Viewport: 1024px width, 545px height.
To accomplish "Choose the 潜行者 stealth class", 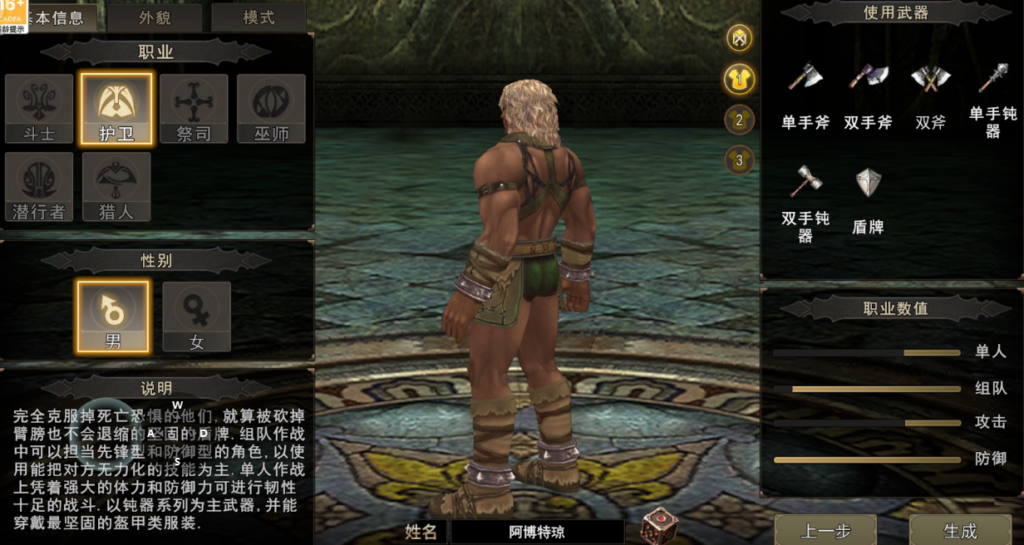I will [x=39, y=186].
